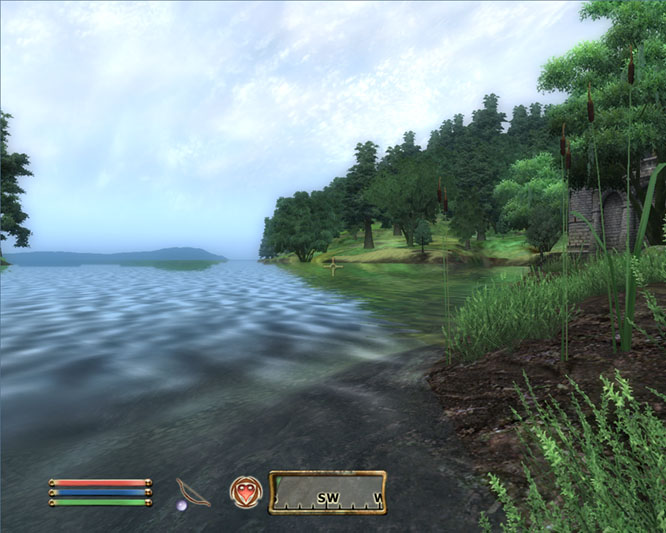Click the red heart spell icon
The height and width of the screenshot is (533, 666).
click(x=244, y=491)
